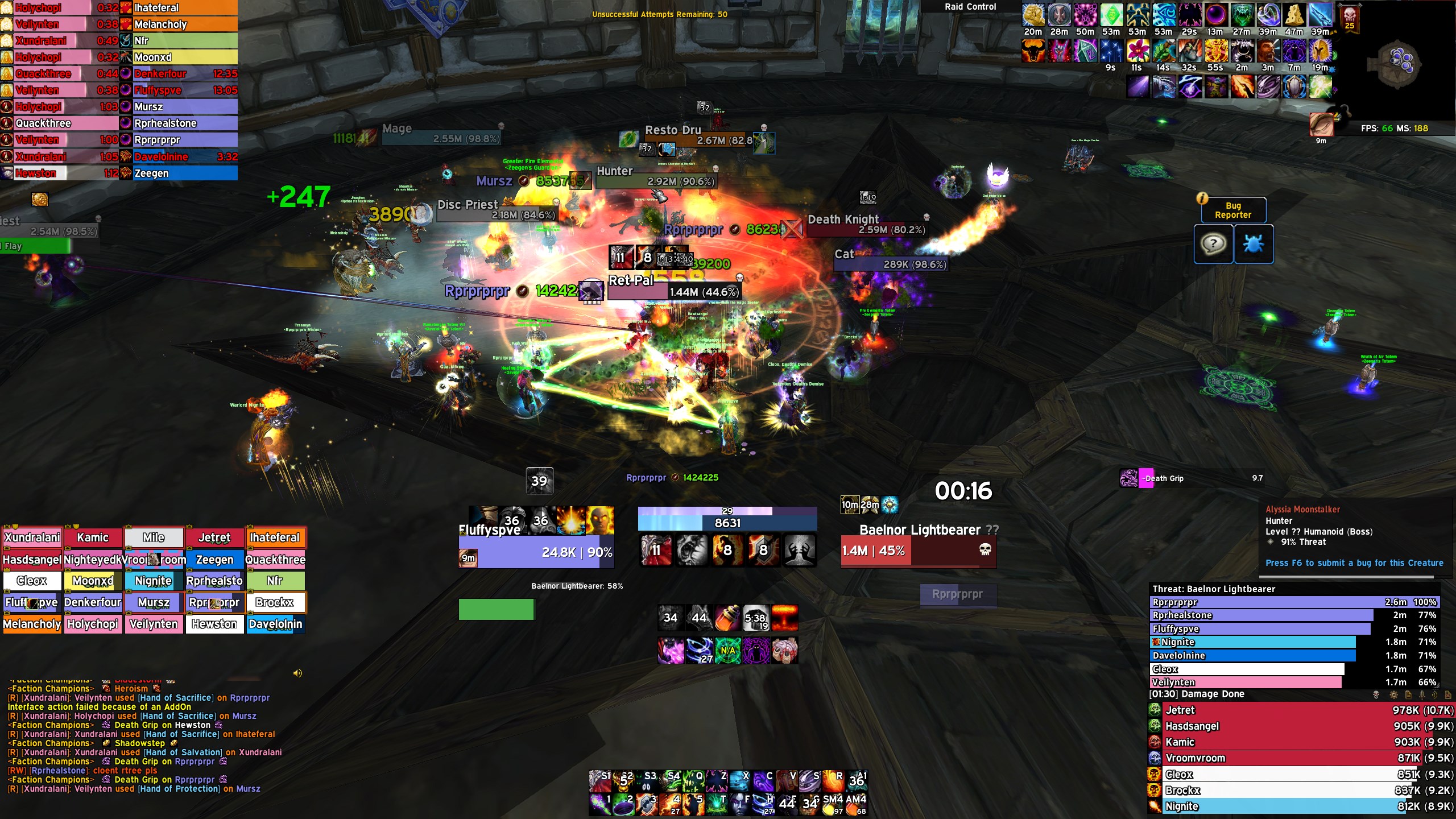The width and height of the screenshot is (1456, 819).
Task: Target Zeegen in the raid grid
Action: (x=214, y=560)
